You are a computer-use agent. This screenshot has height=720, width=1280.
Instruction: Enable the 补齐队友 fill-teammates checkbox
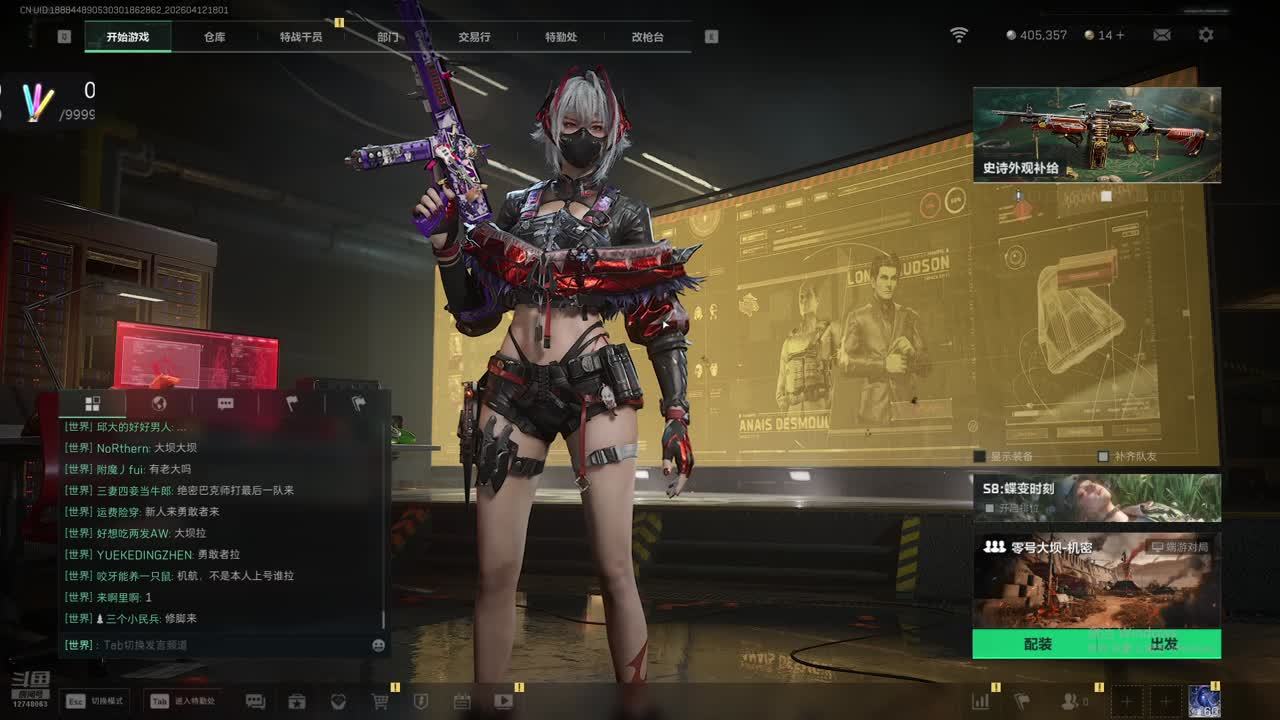coord(1103,456)
